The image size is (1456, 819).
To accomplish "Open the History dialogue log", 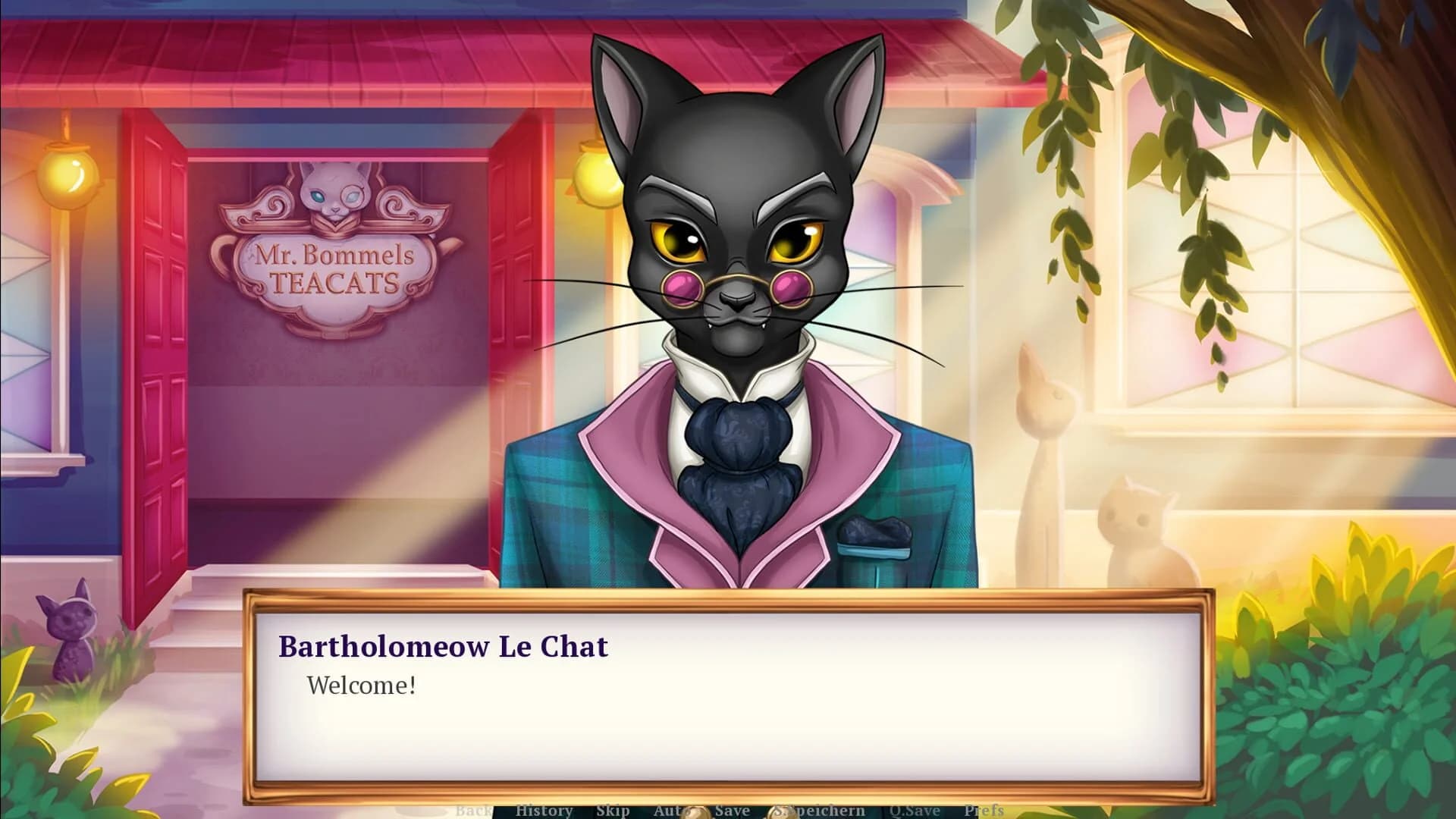I will coord(543,811).
